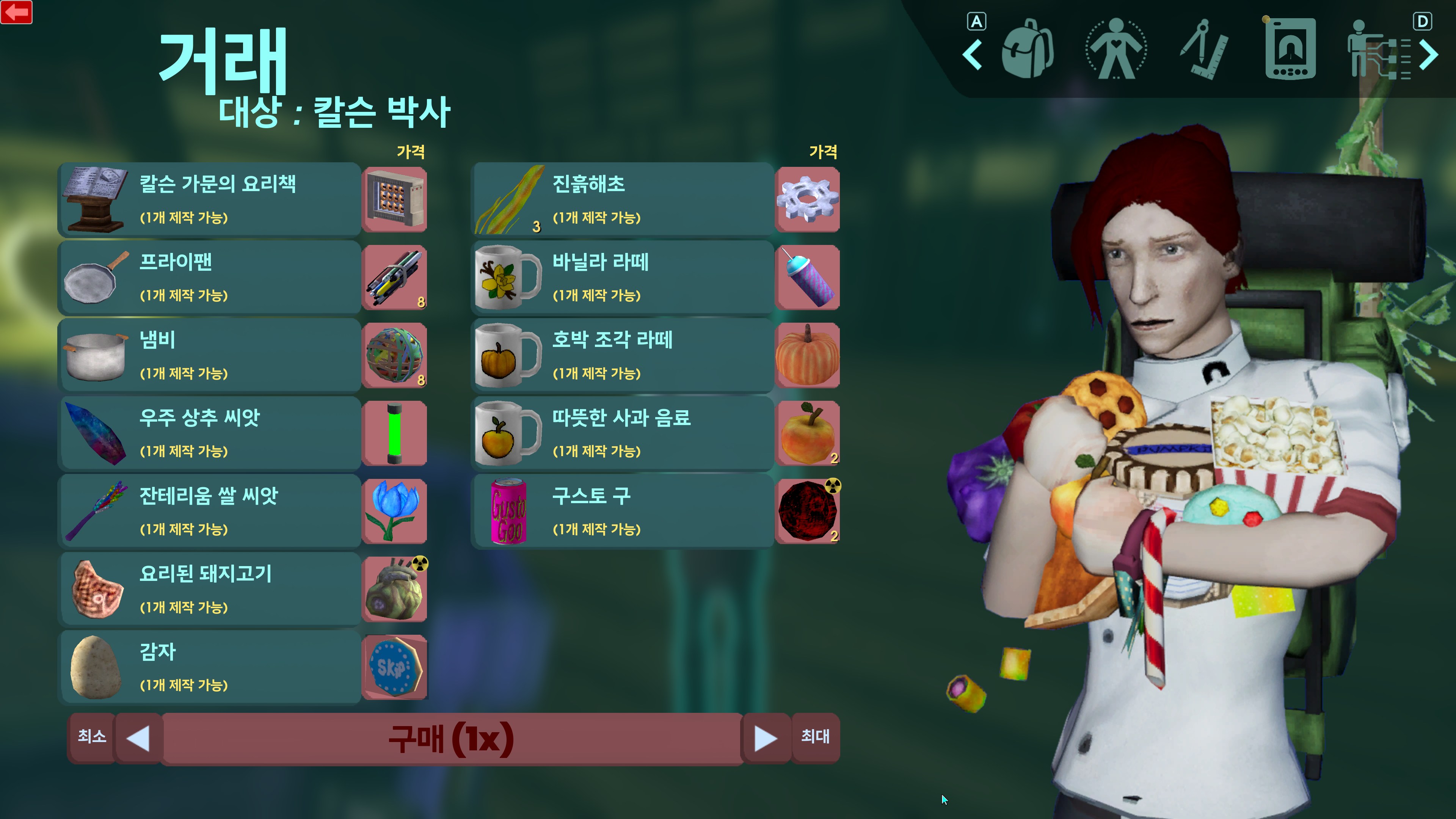Increase purchase quantity with right arrow
Image resolution: width=1456 pixels, height=819 pixels.
click(x=765, y=738)
